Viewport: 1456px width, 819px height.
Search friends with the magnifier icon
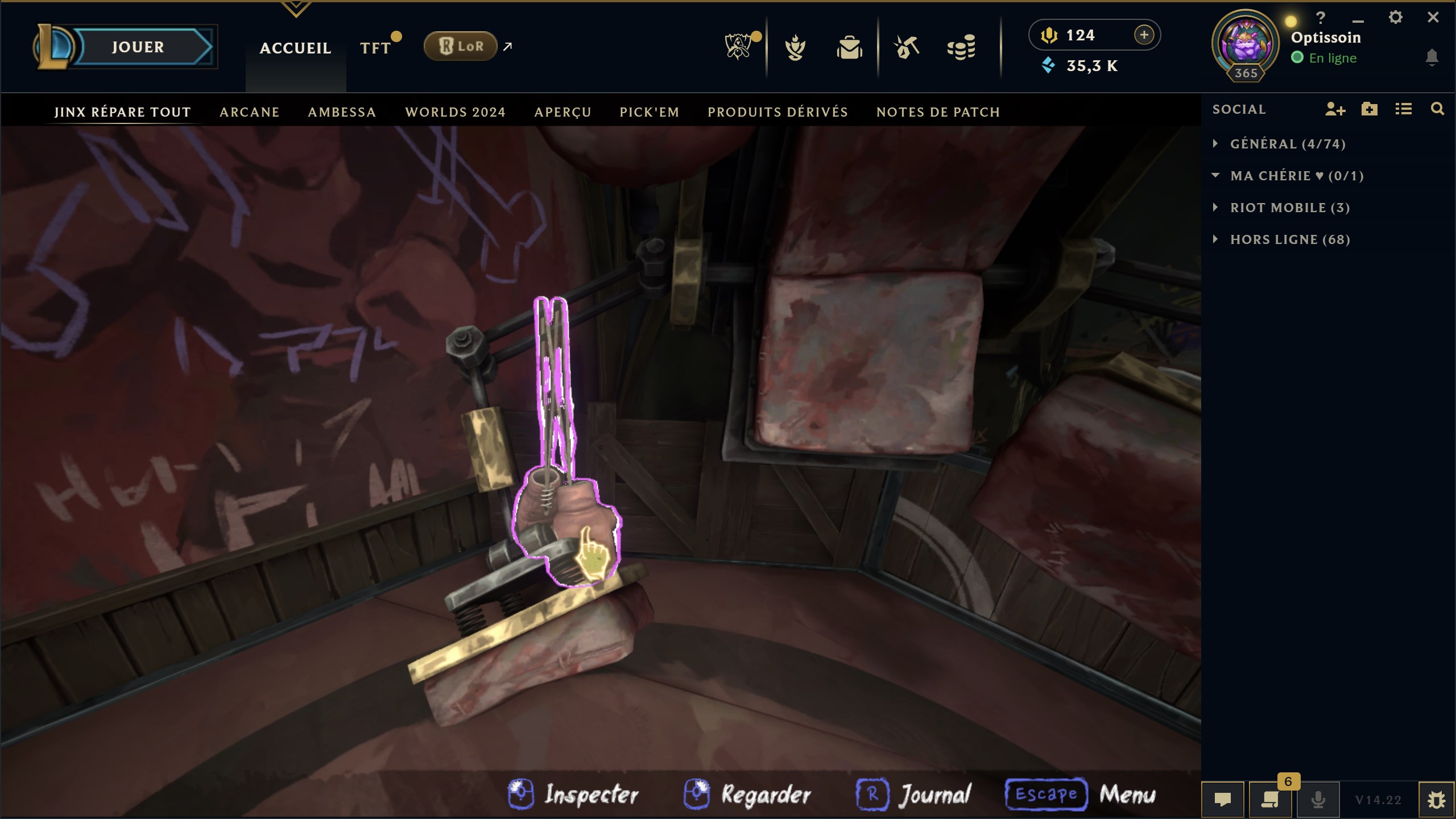pos(1437,110)
